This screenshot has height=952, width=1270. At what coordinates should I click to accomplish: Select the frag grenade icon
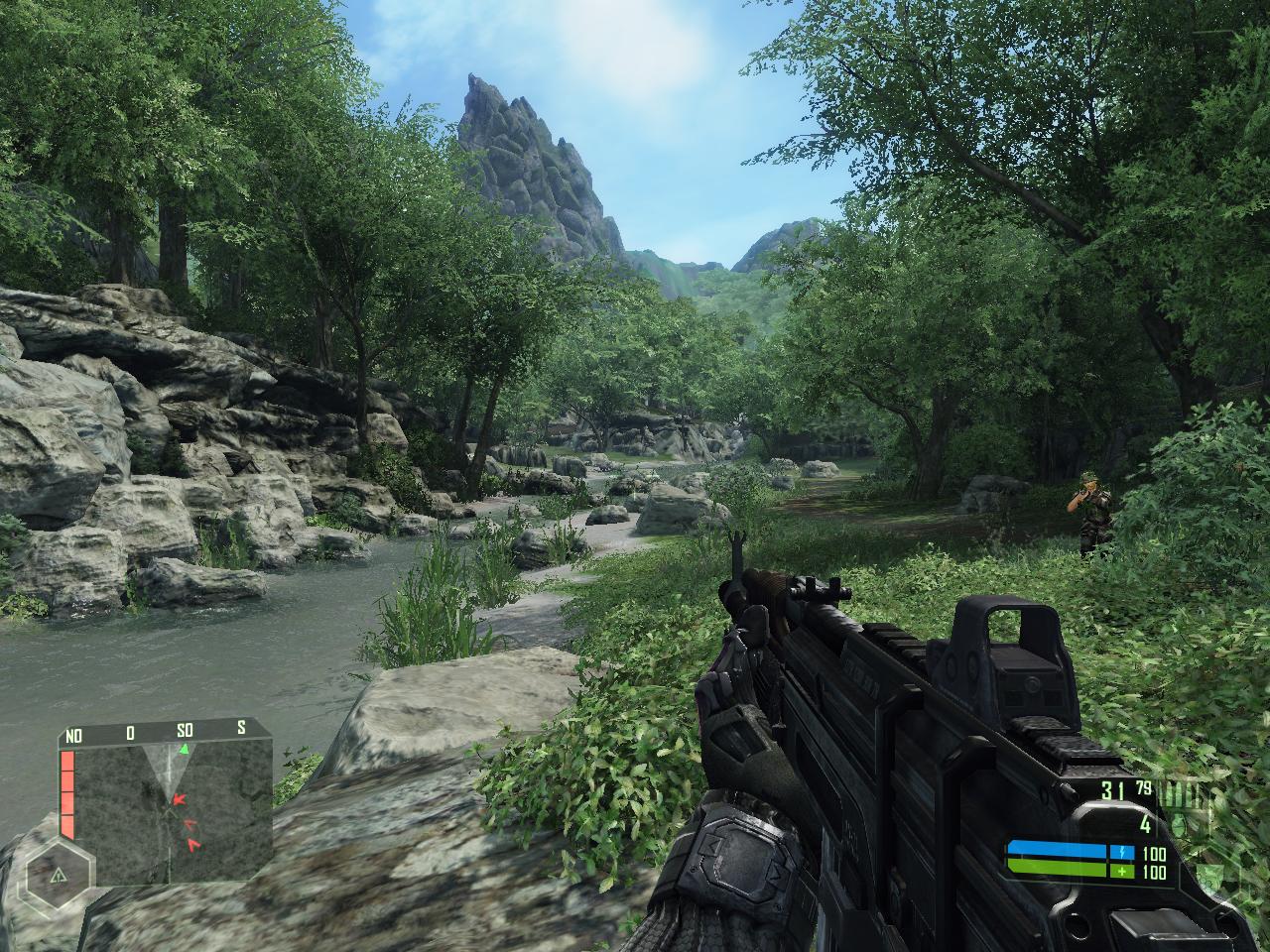point(1179,824)
